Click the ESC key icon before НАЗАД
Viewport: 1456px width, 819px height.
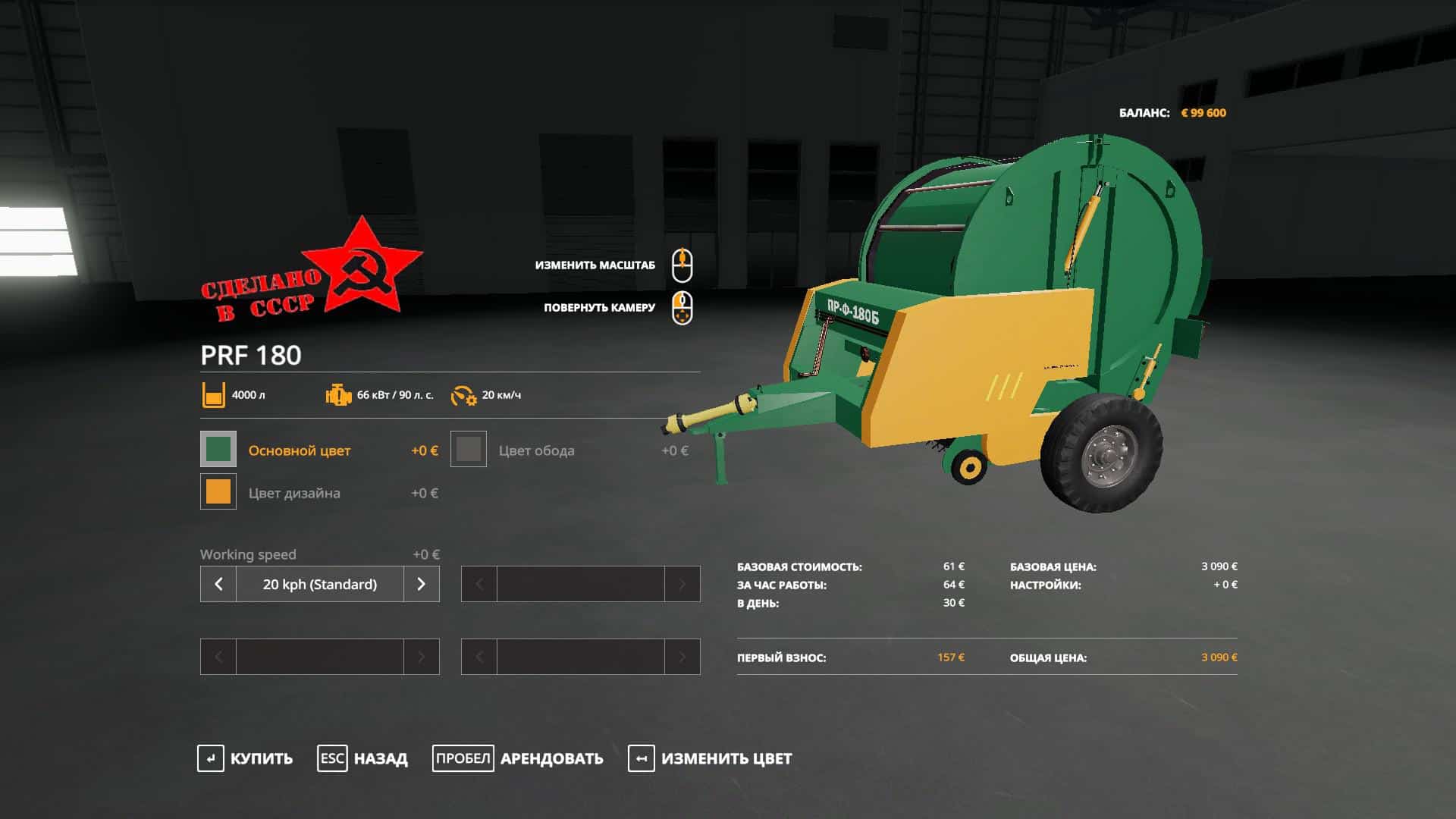(332, 757)
